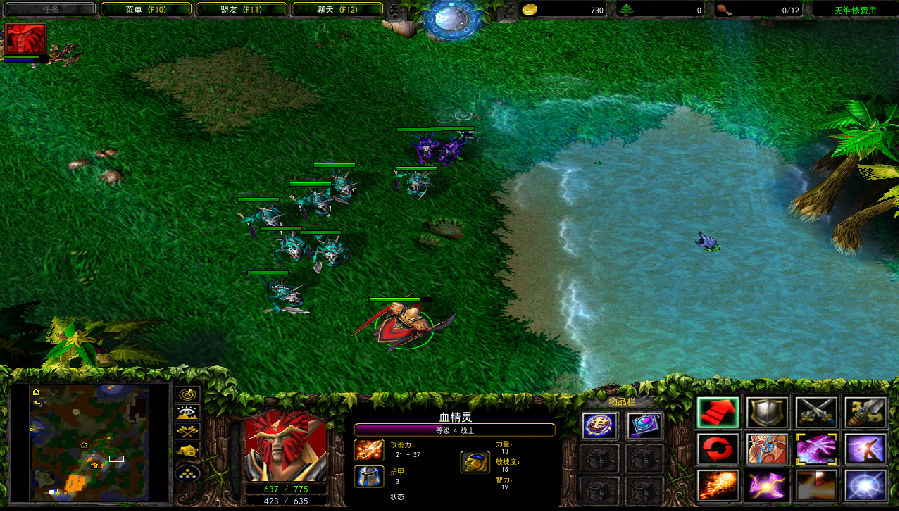Toggle minimap terrain display button
This screenshot has height=511, width=899.
point(187,412)
